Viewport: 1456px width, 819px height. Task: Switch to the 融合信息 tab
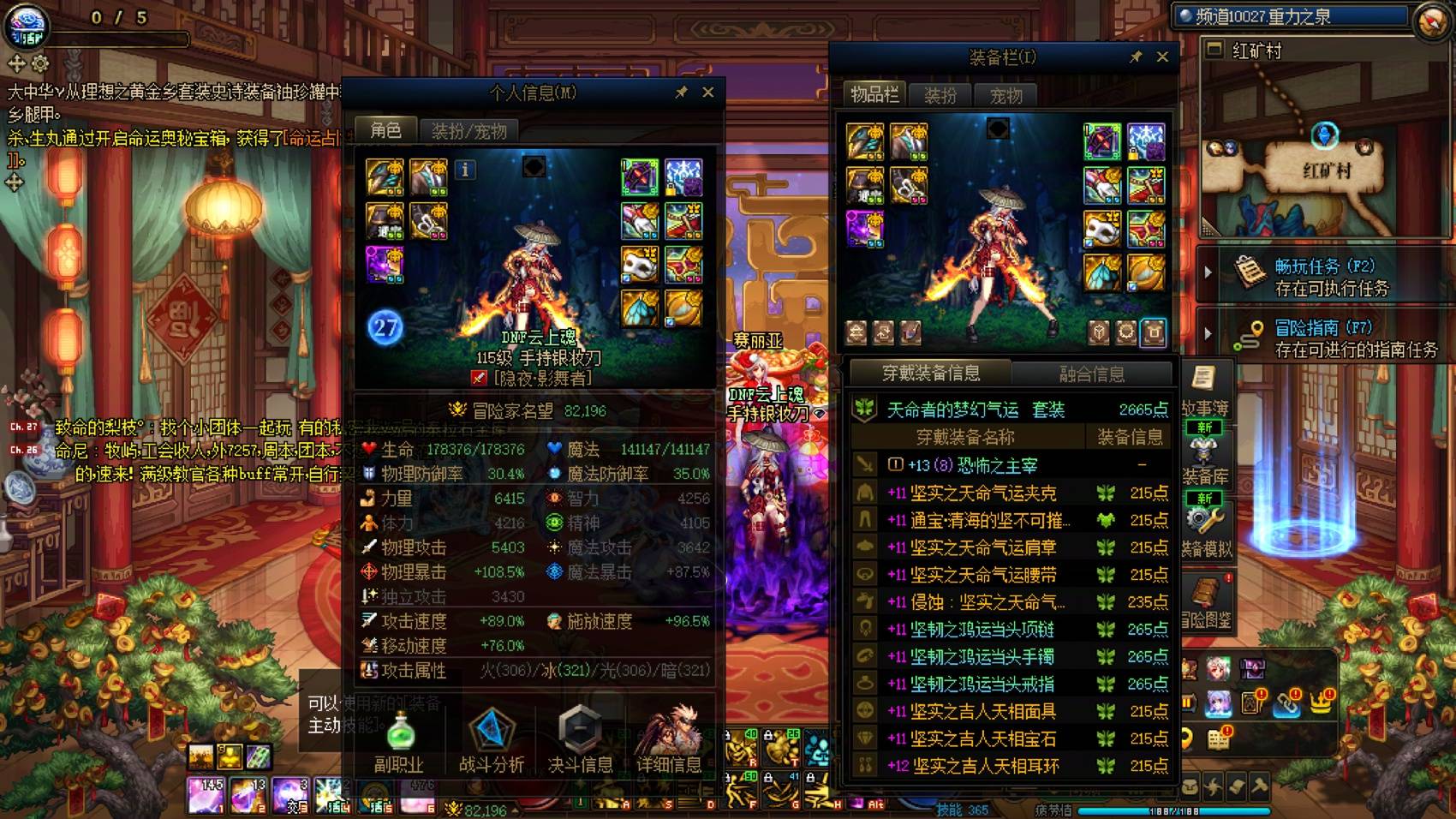(x=1089, y=373)
